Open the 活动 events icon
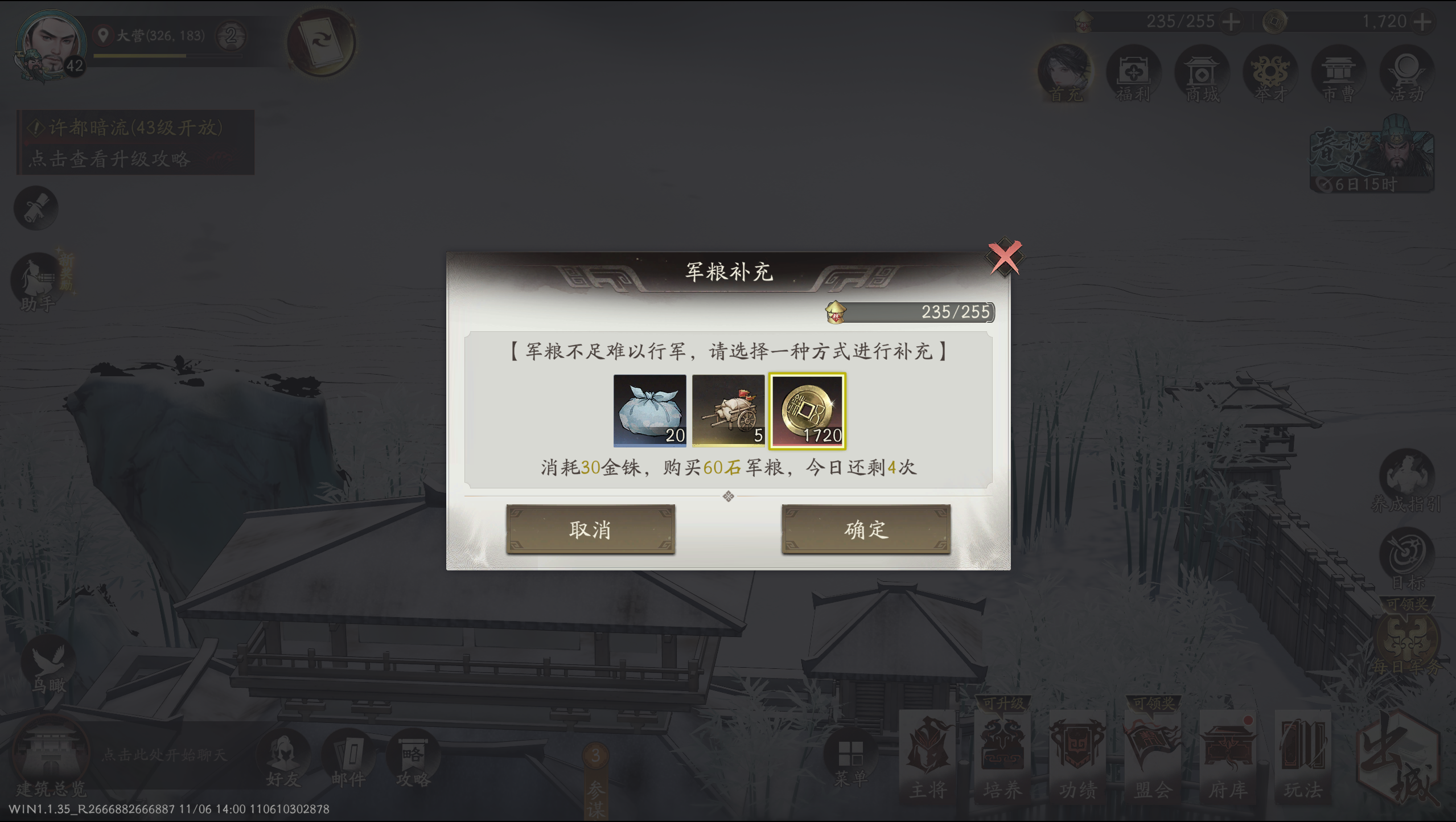 pyautogui.click(x=1407, y=74)
